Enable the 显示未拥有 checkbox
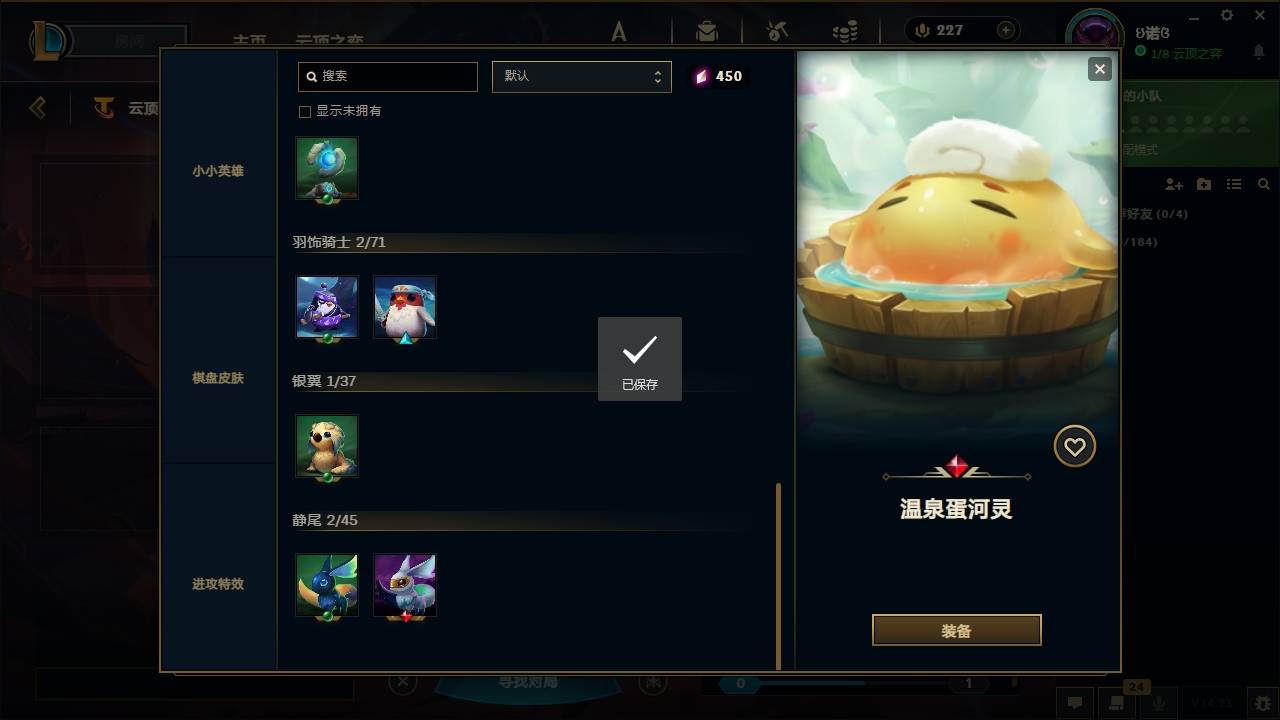 (304, 112)
